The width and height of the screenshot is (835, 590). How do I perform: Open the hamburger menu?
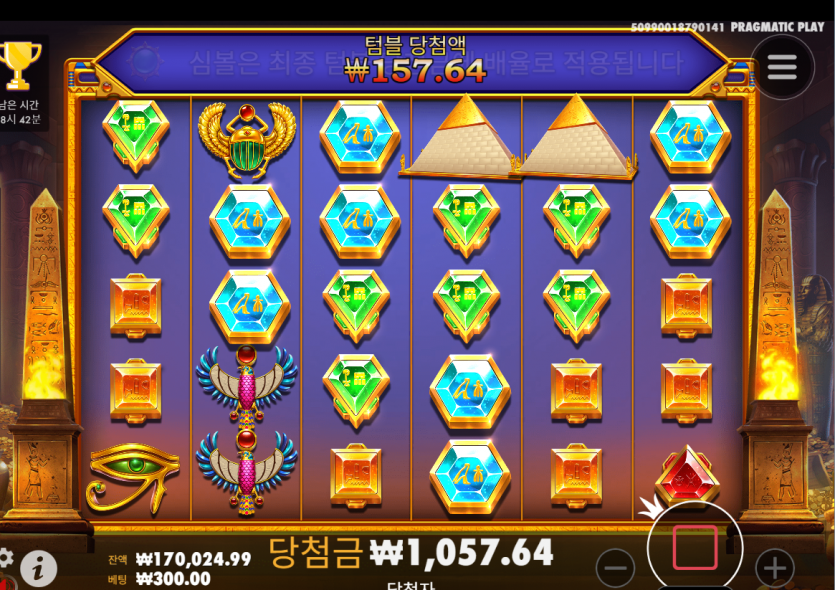click(x=782, y=67)
